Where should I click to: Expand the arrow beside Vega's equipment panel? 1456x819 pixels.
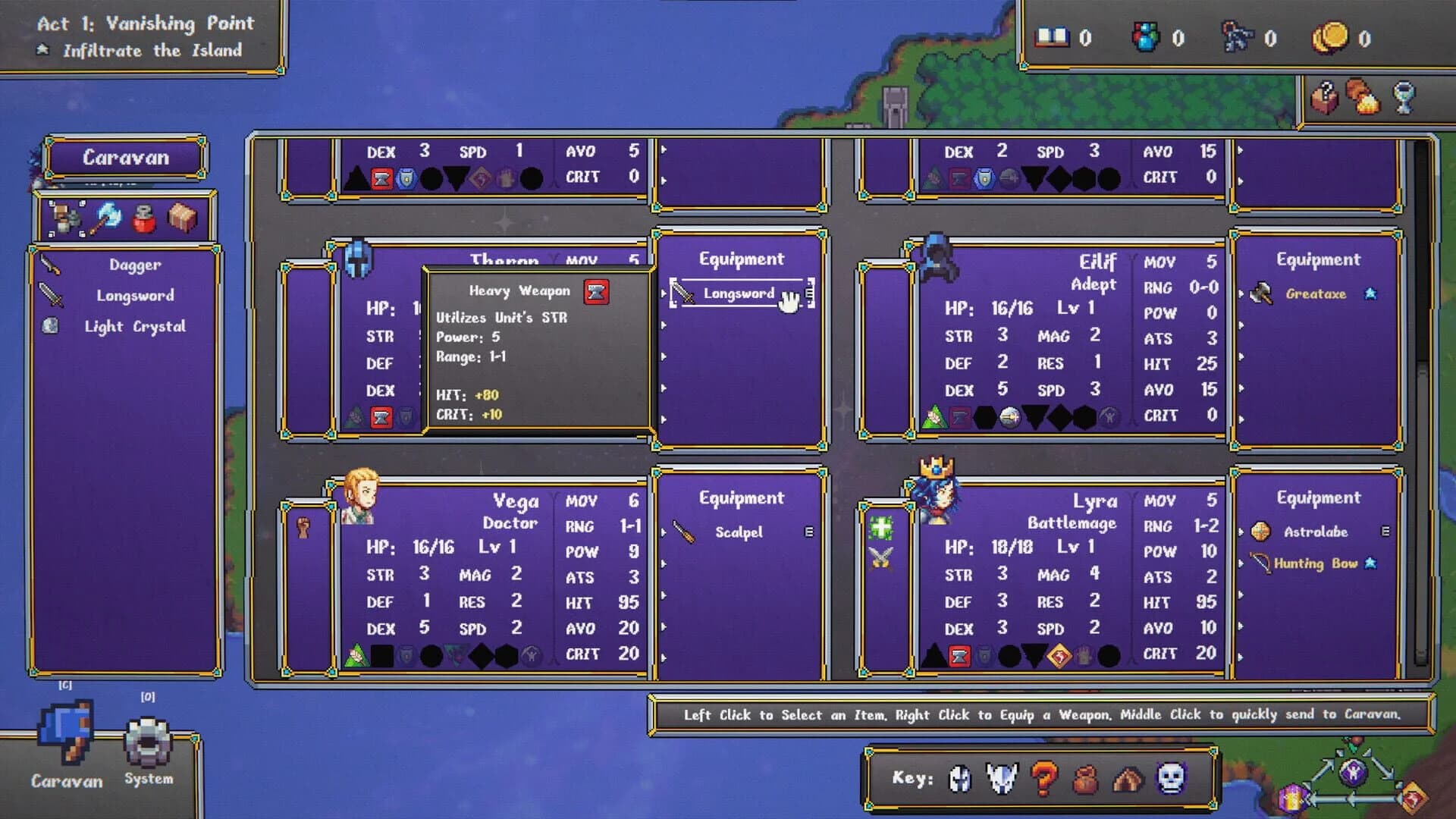point(664,532)
